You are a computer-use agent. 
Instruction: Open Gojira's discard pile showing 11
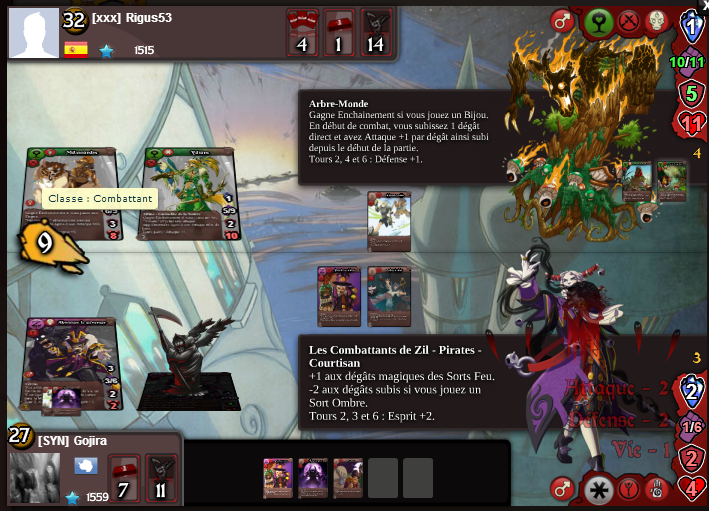tap(160, 478)
